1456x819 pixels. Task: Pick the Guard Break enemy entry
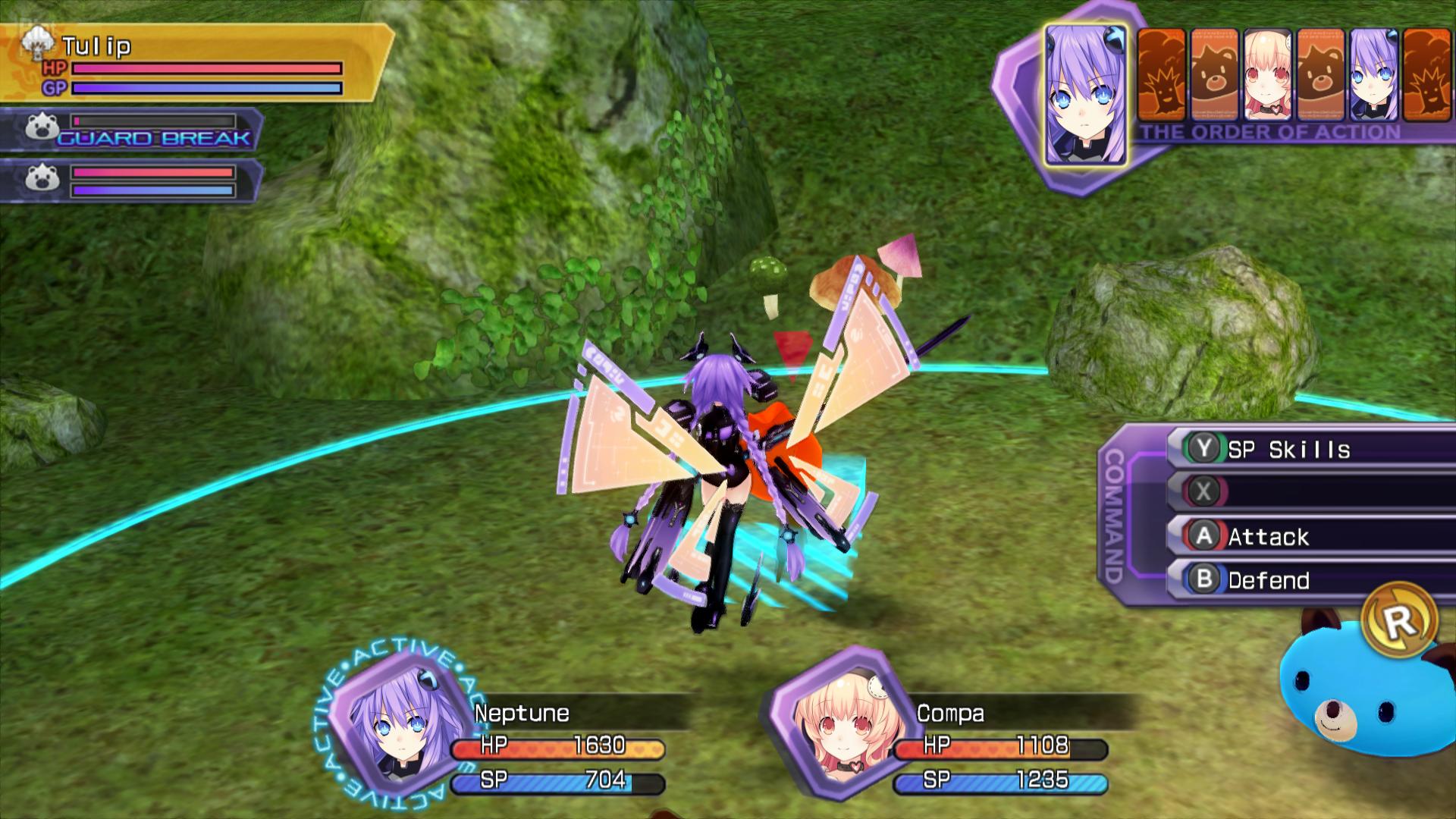[133, 130]
